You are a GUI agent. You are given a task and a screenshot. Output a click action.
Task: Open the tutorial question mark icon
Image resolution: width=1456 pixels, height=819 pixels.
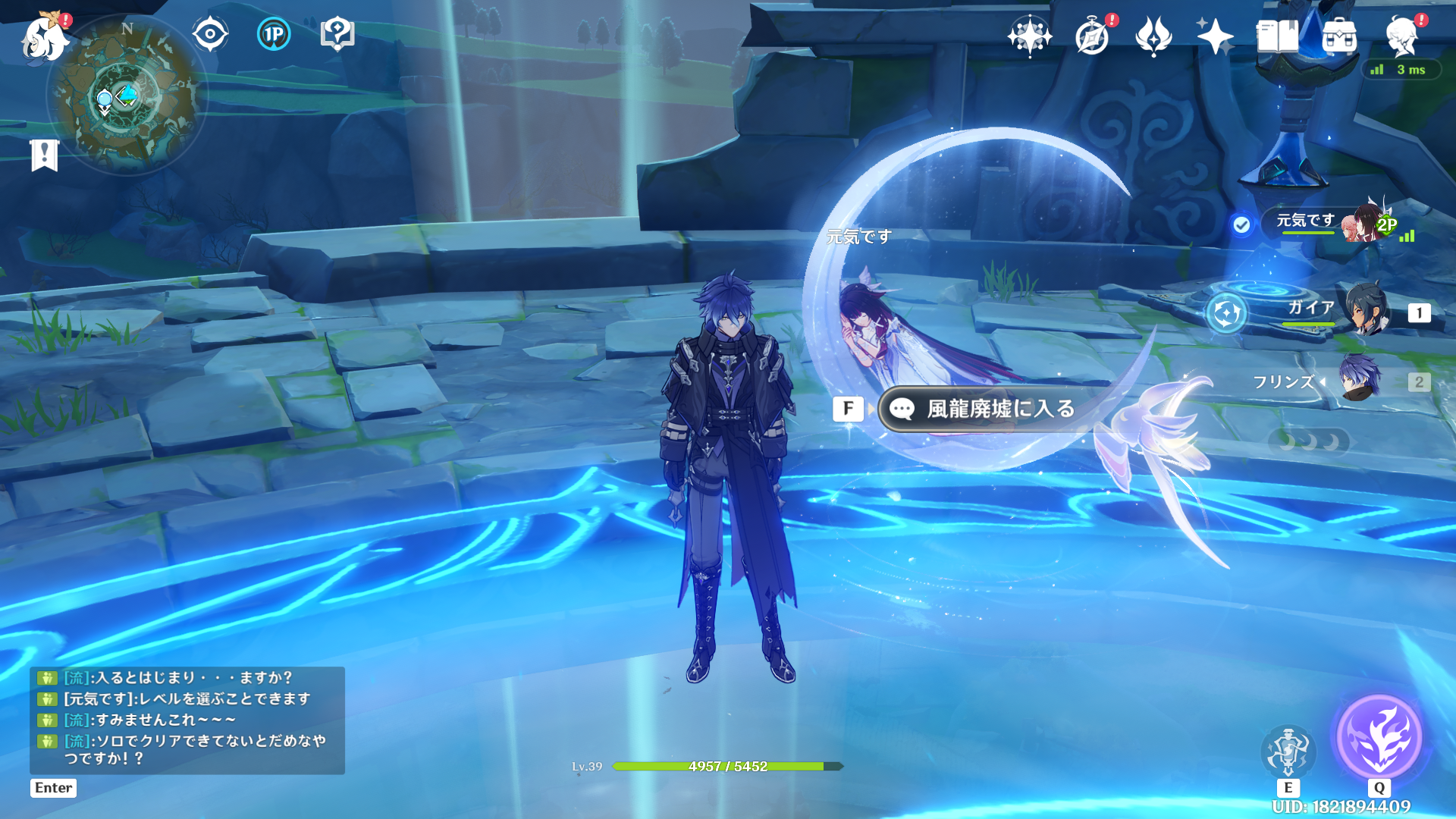click(x=337, y=34)
